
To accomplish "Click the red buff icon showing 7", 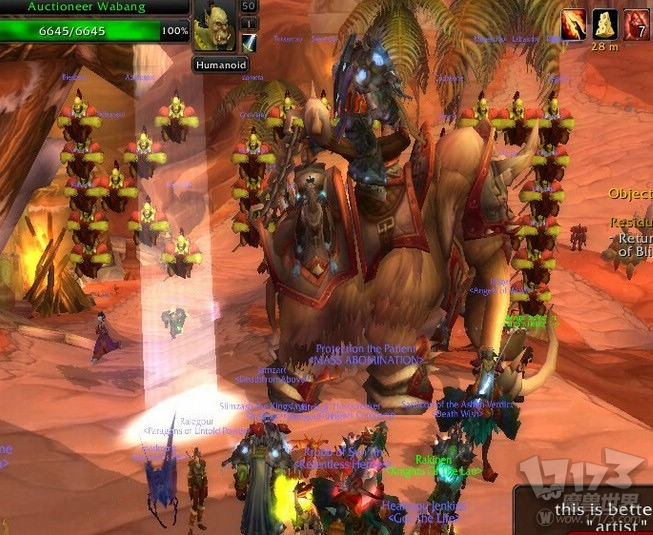I will point(637,22).
